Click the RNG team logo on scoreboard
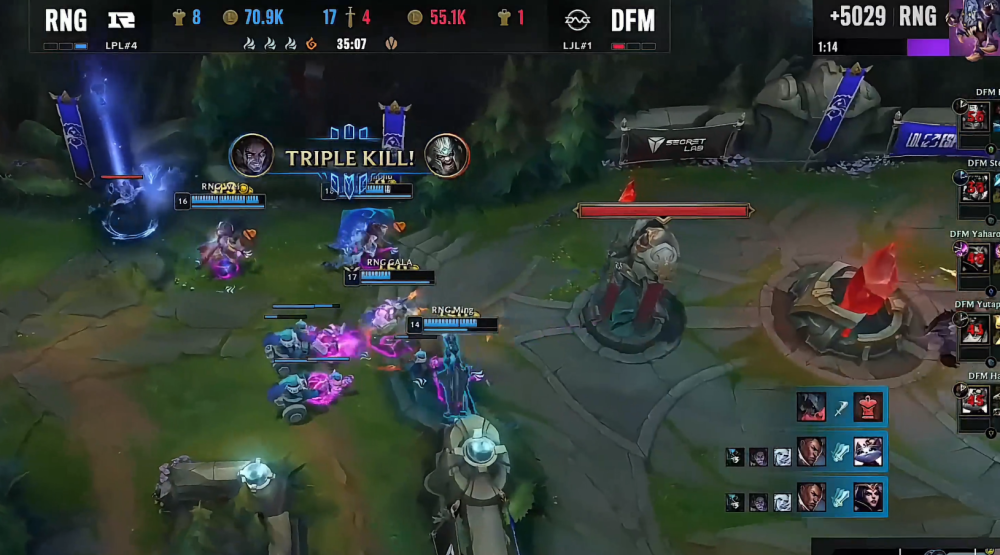 coord(122,20)
